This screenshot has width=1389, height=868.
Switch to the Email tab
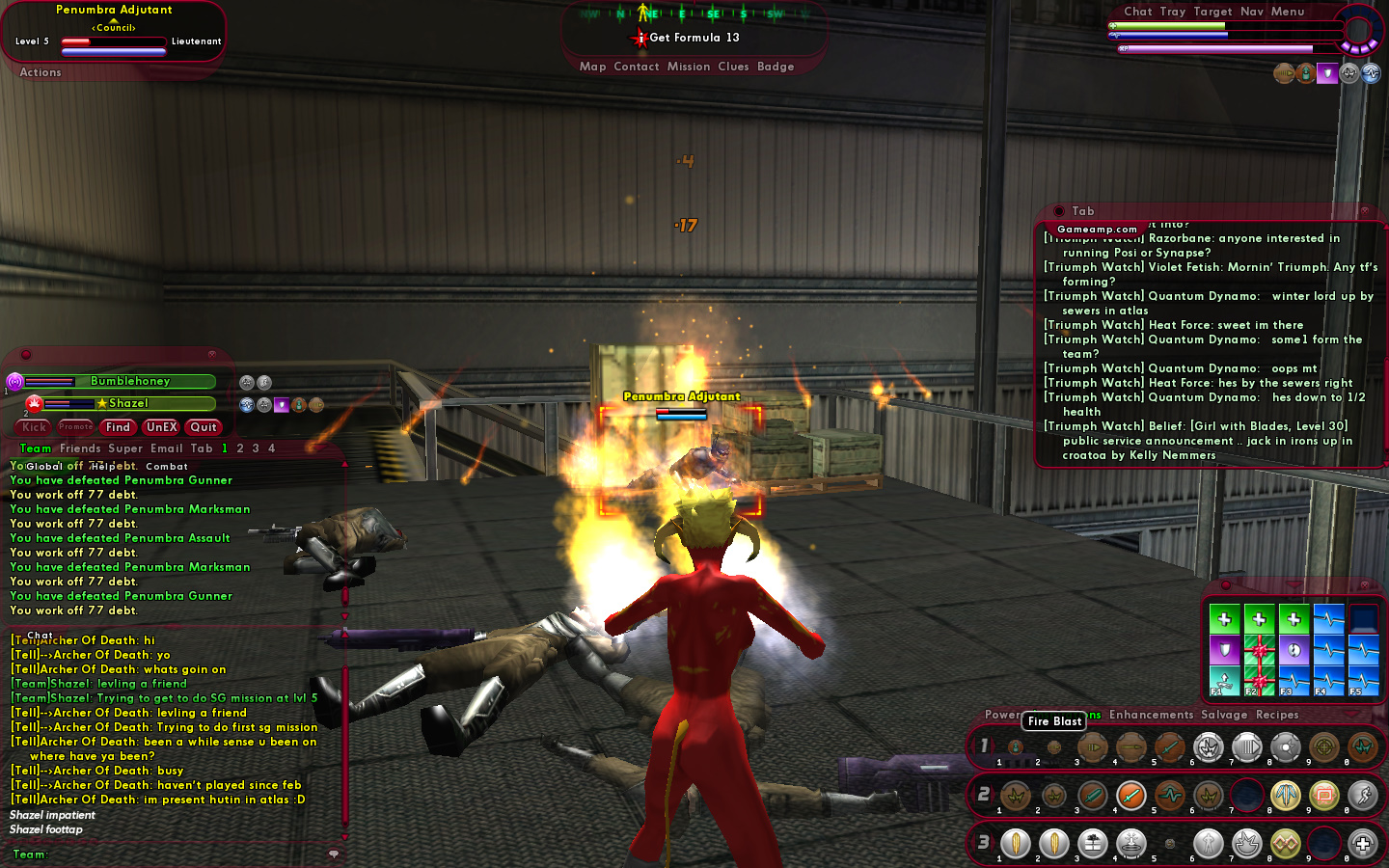point(166,448)
